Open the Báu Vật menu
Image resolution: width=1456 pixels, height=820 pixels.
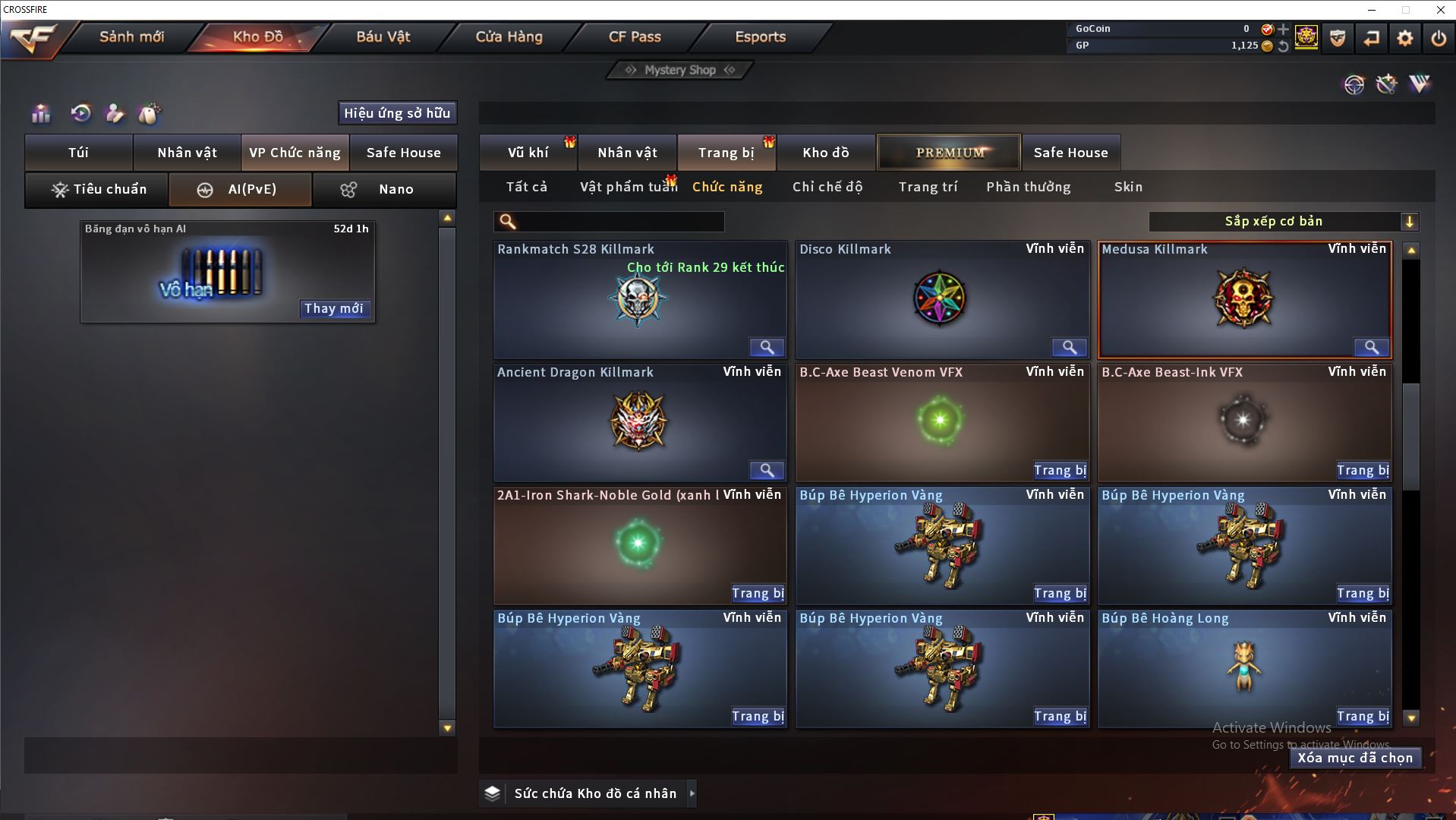pyautogui.click(x=383, y=37)
